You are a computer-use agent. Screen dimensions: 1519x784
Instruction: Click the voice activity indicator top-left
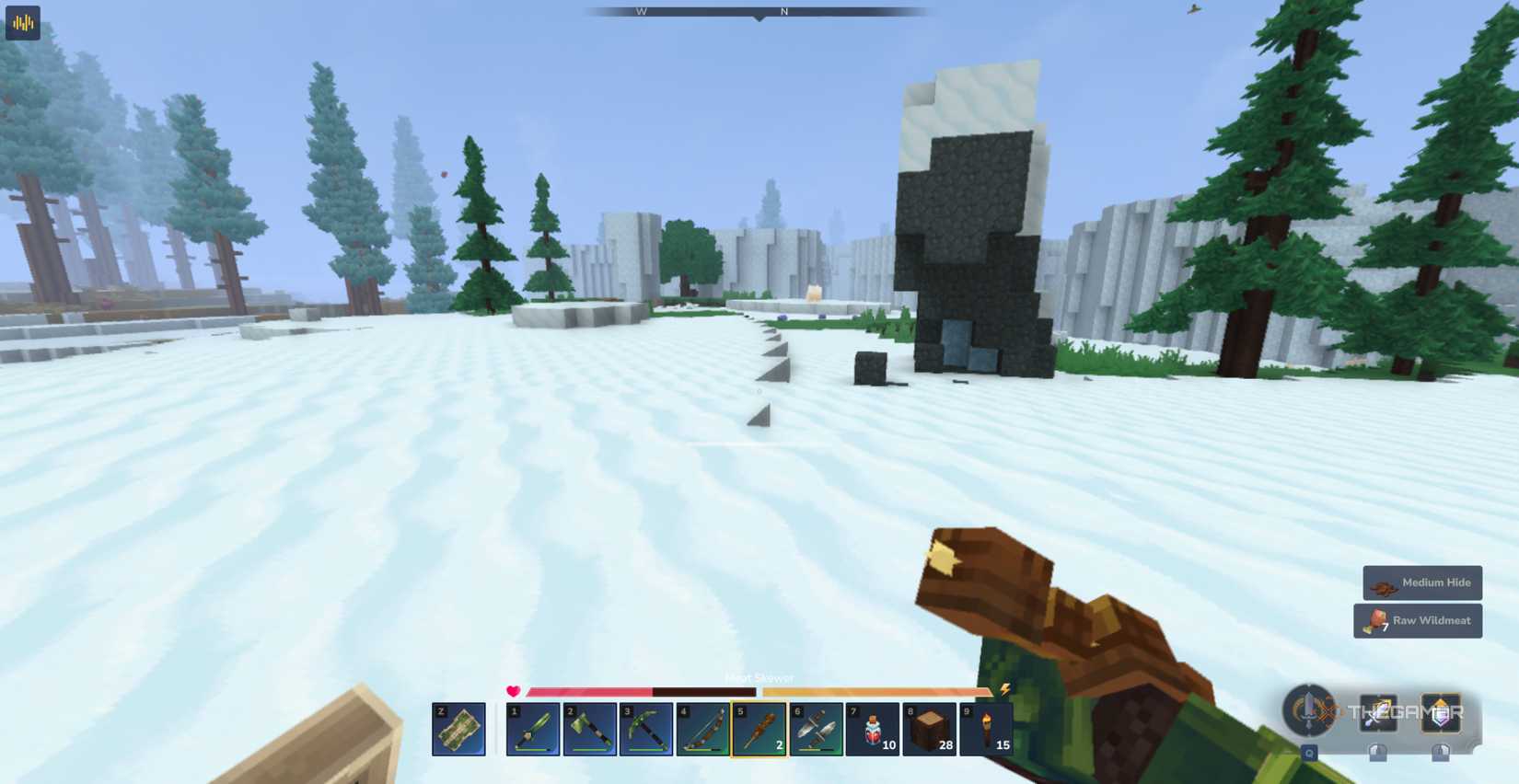click(x=22, y=23)
